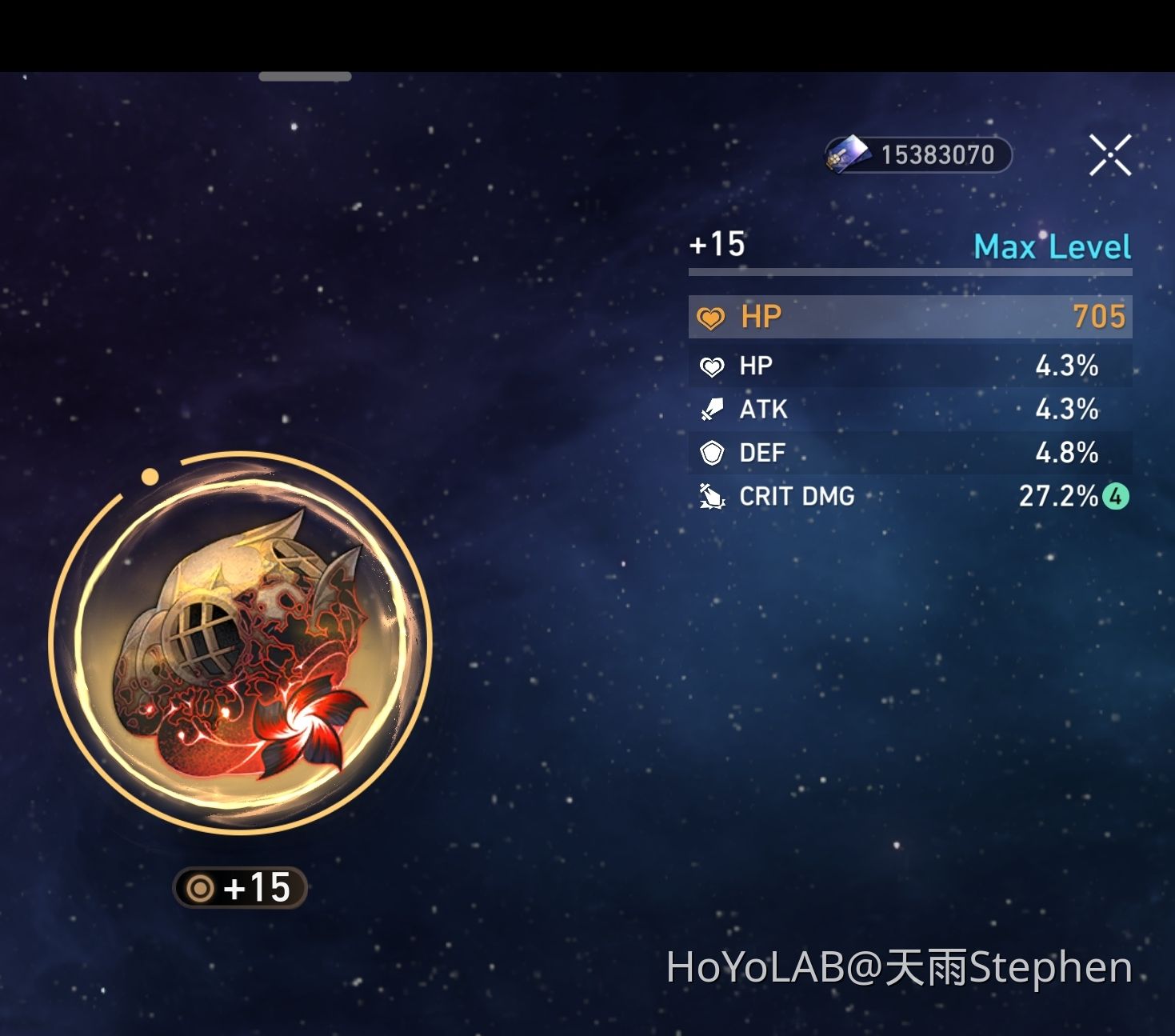Expand the ATK 4.3% substat entry
The image size is (1175, 1036).
909,409
